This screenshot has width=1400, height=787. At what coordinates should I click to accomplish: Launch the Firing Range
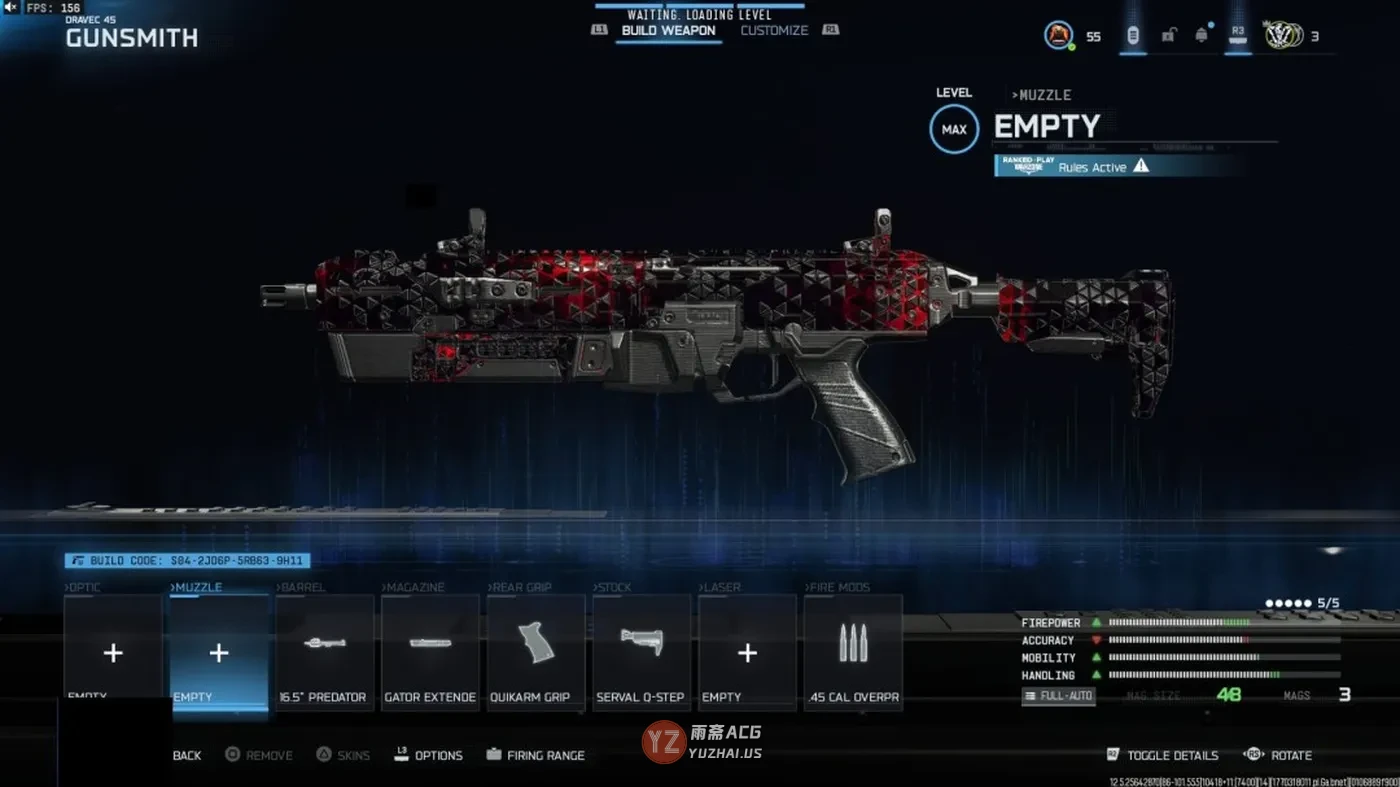pos(536,756)
